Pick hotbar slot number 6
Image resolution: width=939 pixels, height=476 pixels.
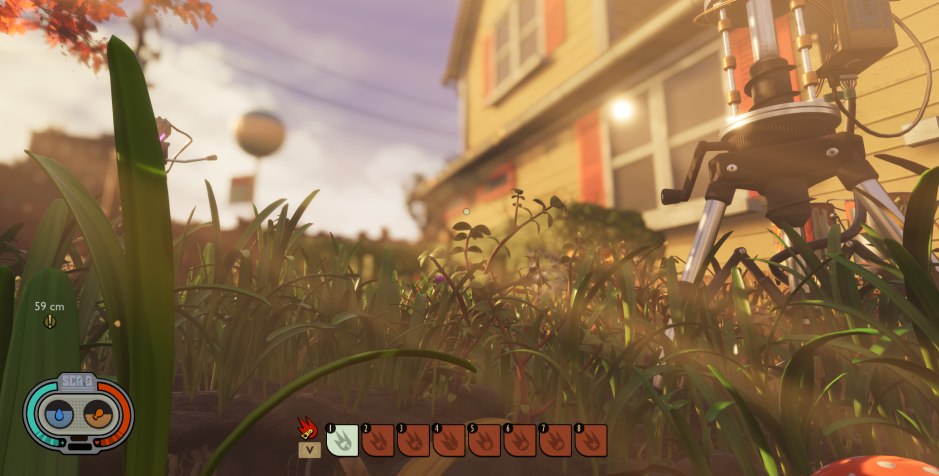pyautogui.click(x=520, y=440)
